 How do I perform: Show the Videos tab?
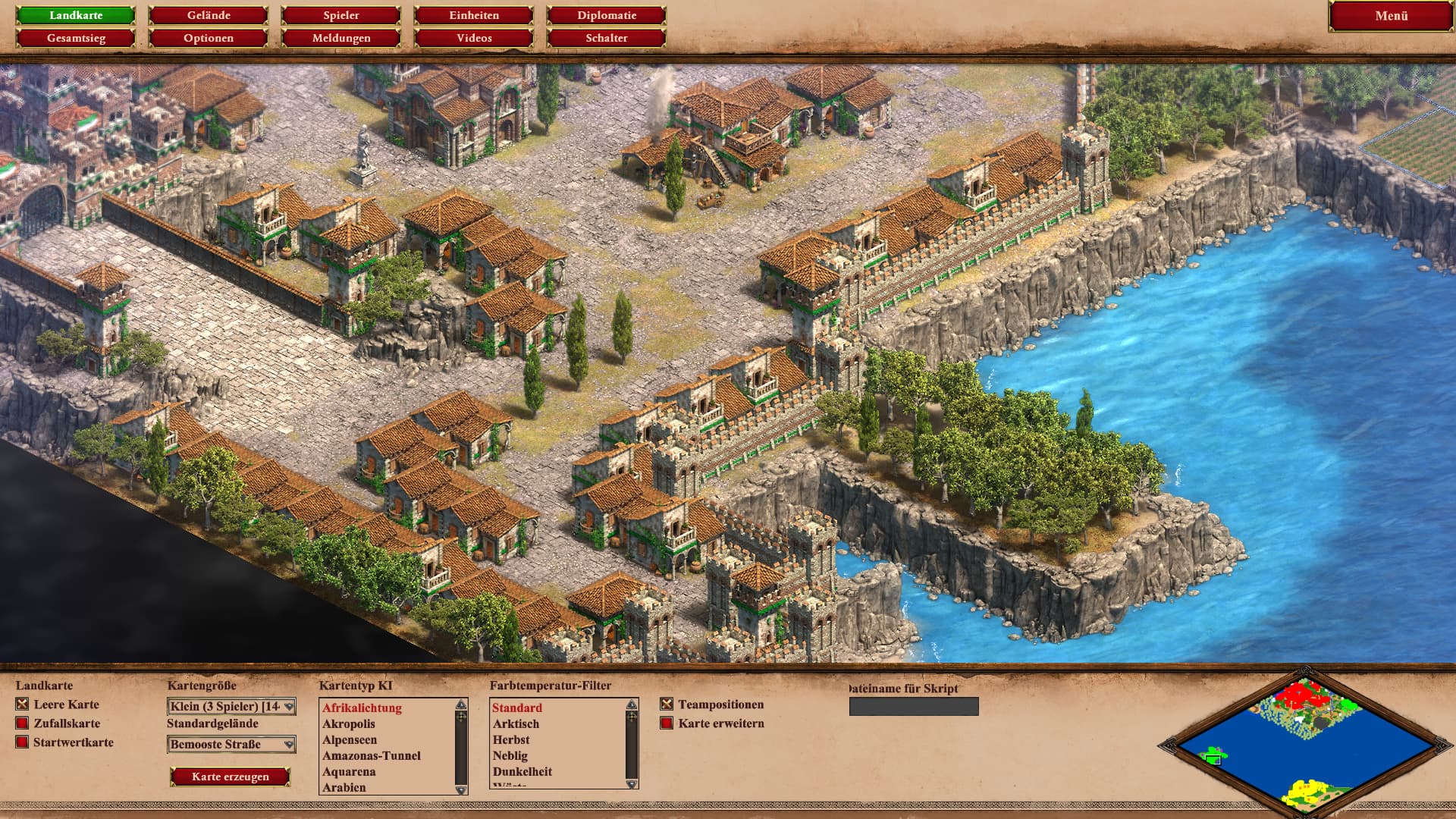(474, 38)
